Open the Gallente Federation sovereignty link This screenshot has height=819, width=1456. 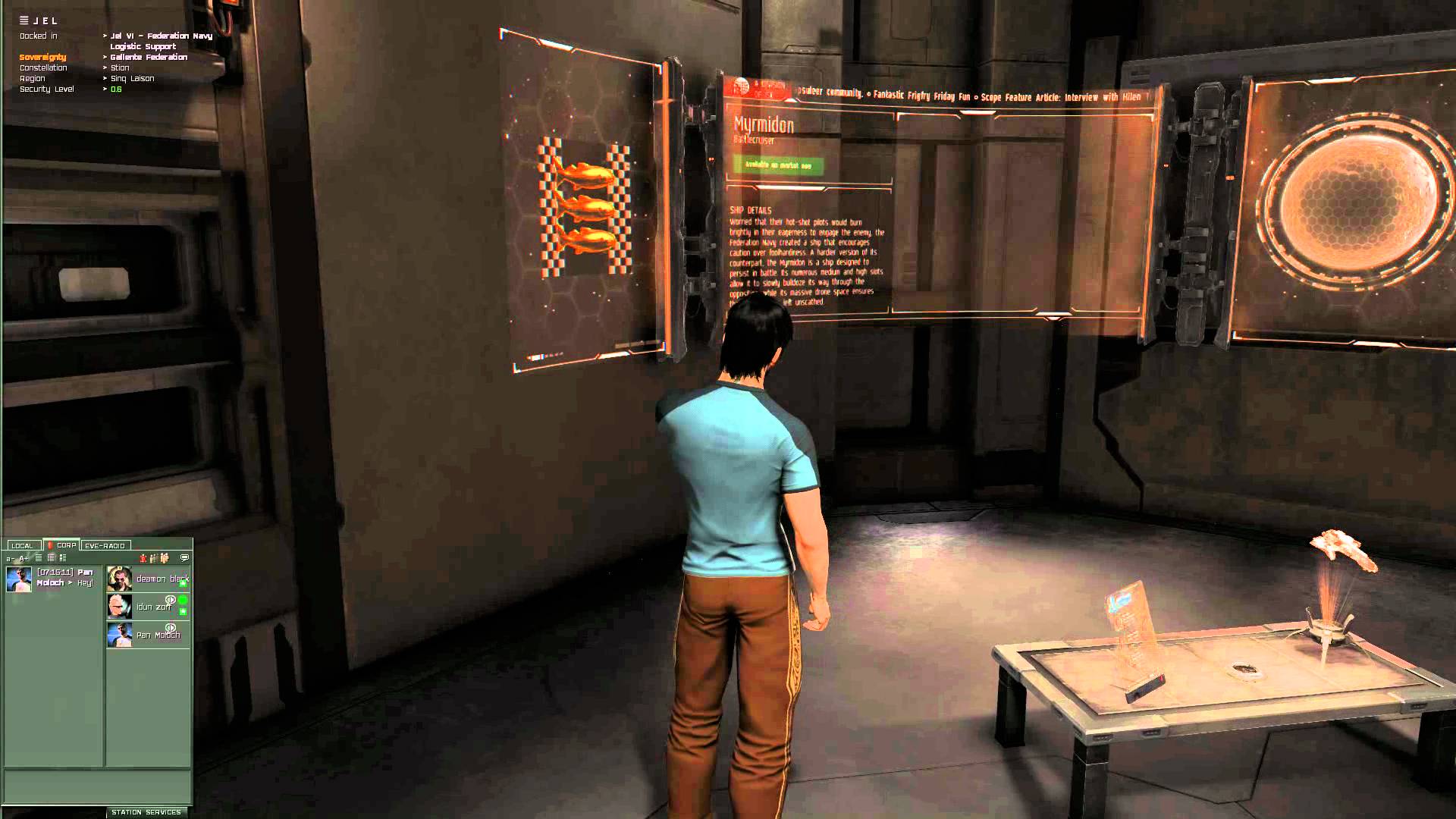(x=149, y=57)
